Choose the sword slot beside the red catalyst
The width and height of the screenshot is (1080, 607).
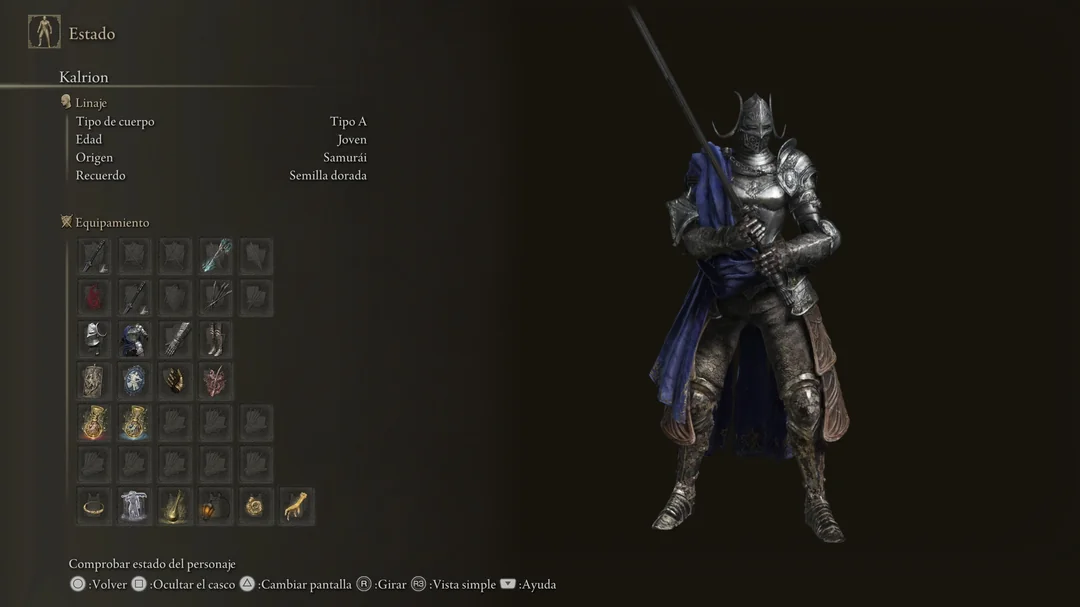coord(135,297)
